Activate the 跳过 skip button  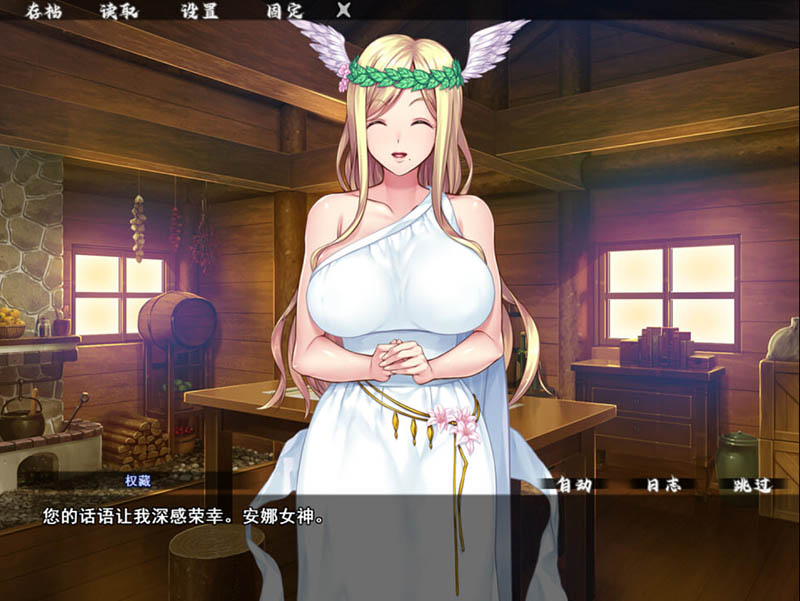click(751, 485)
